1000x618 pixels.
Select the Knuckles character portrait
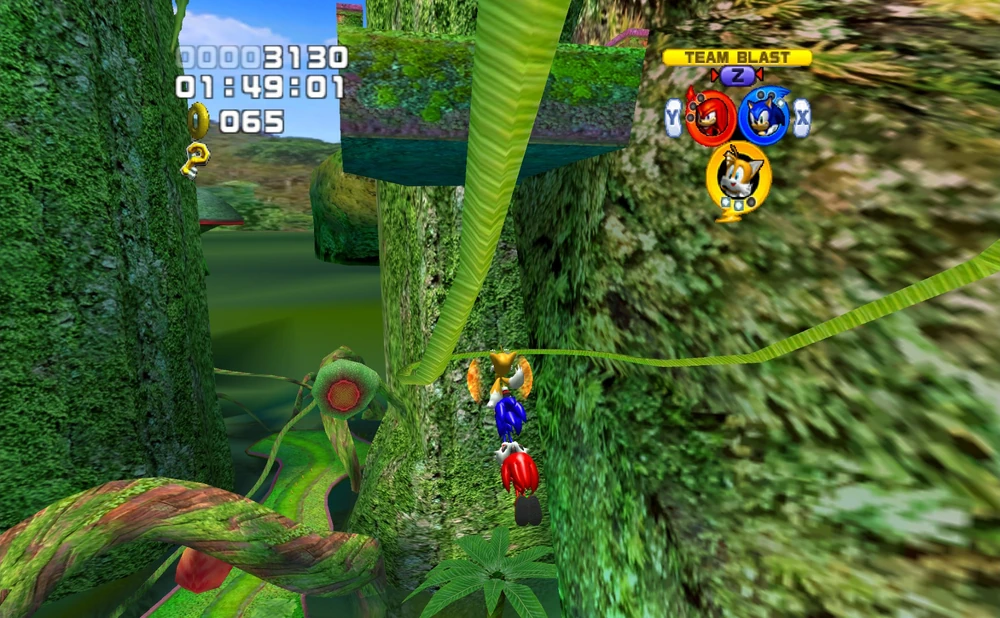click(x=711, y=117)
